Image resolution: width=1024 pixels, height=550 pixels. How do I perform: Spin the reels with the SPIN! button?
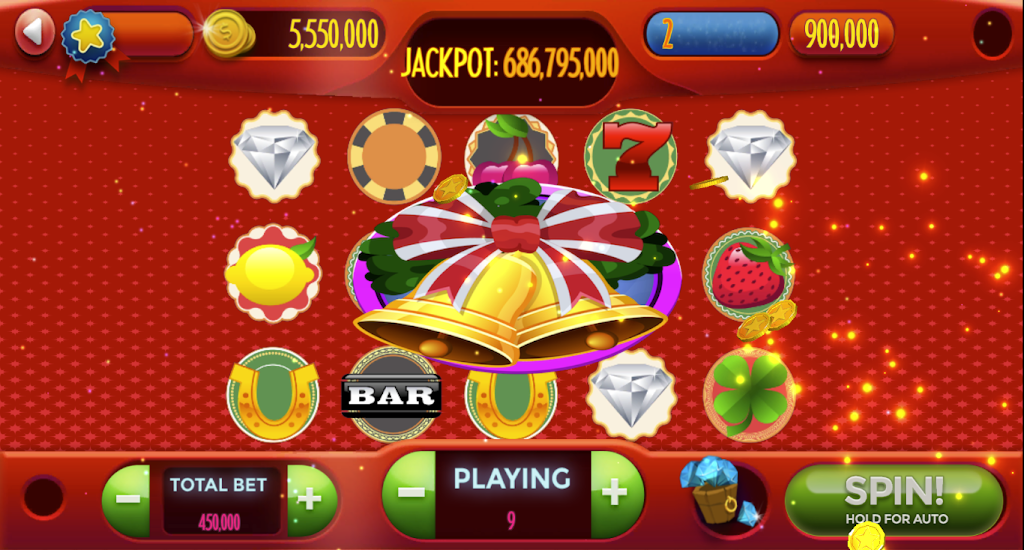pos(893,497)
